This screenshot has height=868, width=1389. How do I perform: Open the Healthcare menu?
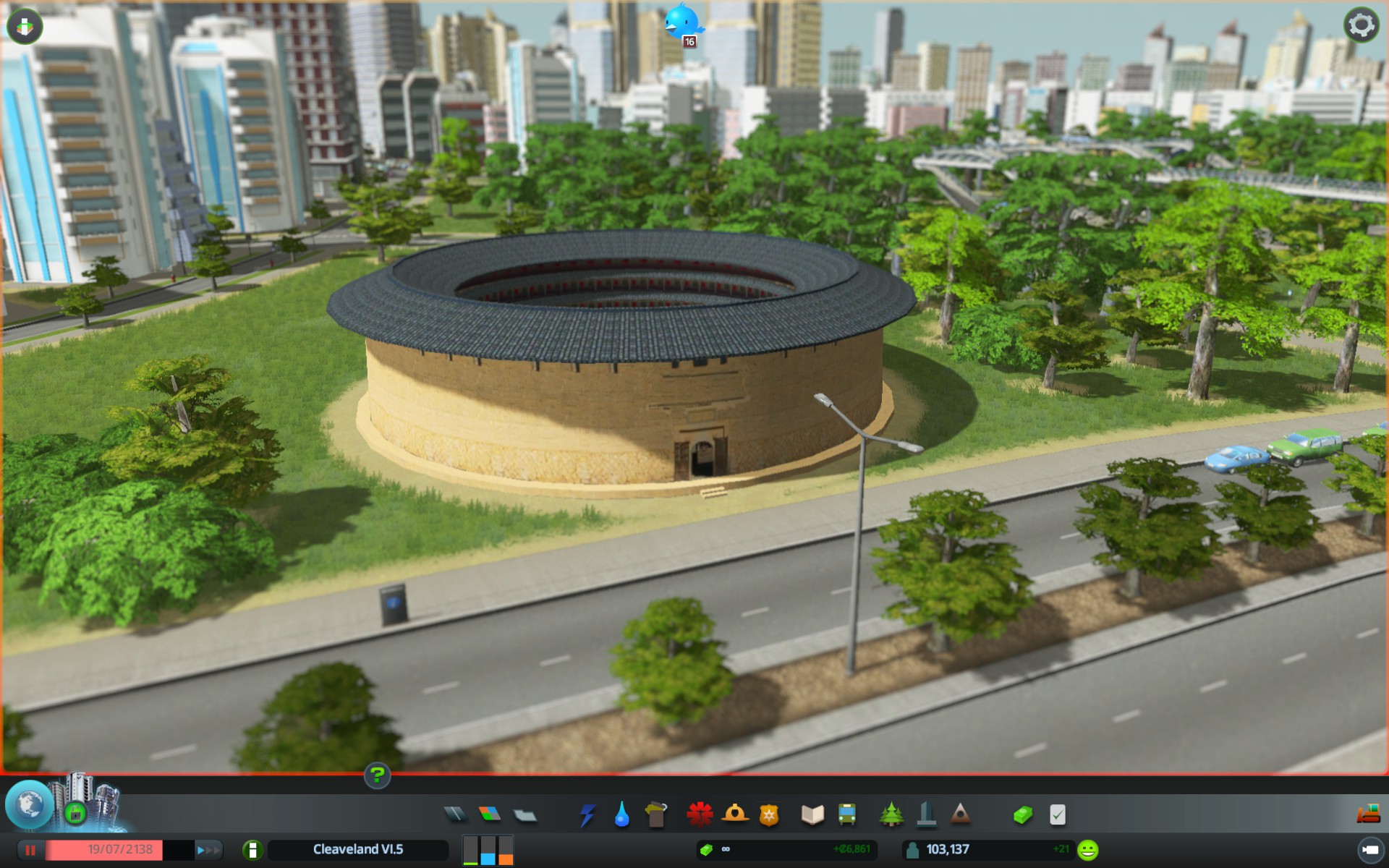click(x=700, y=814)
